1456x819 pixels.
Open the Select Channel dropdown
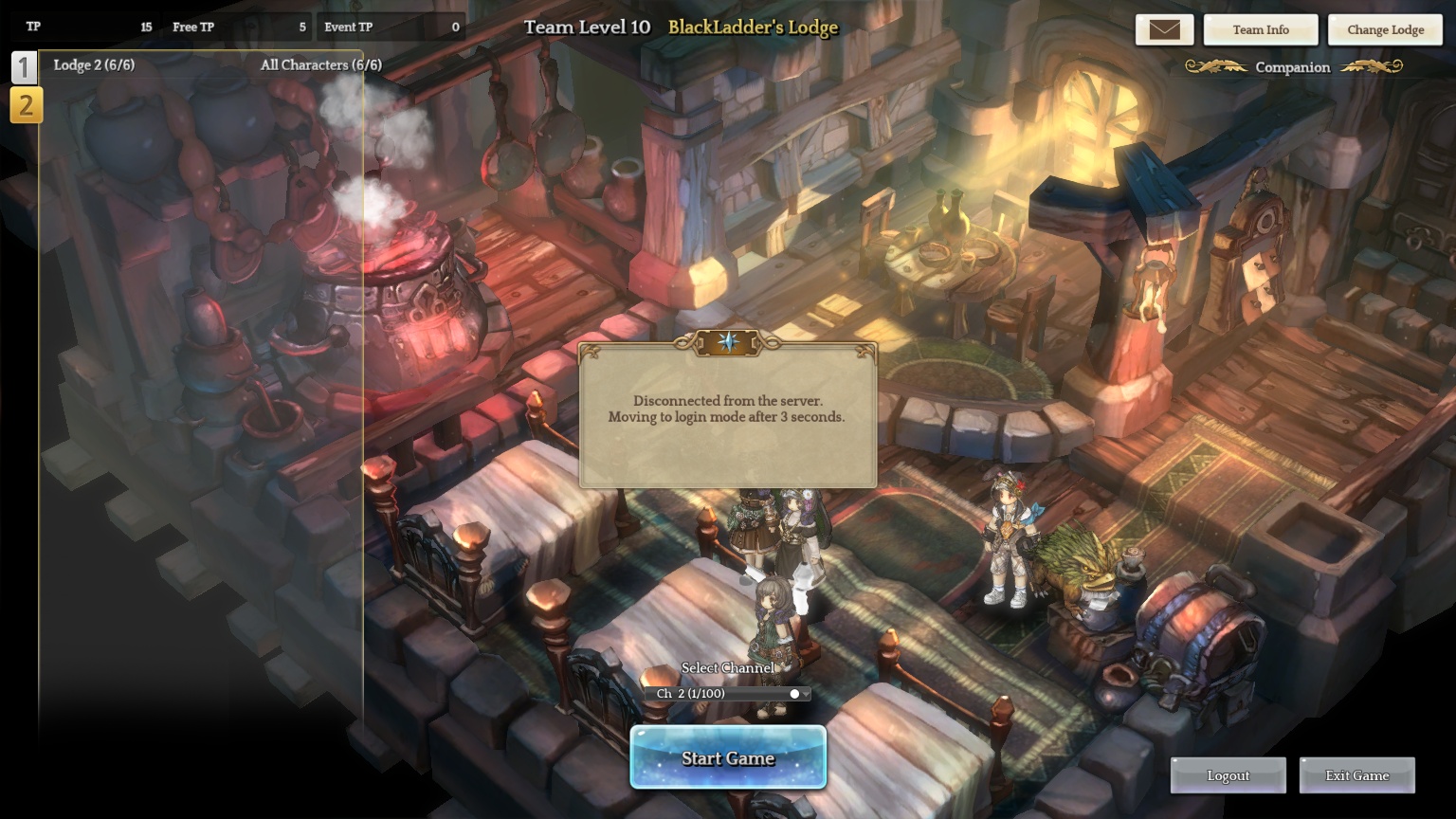[x=728, y=694]
